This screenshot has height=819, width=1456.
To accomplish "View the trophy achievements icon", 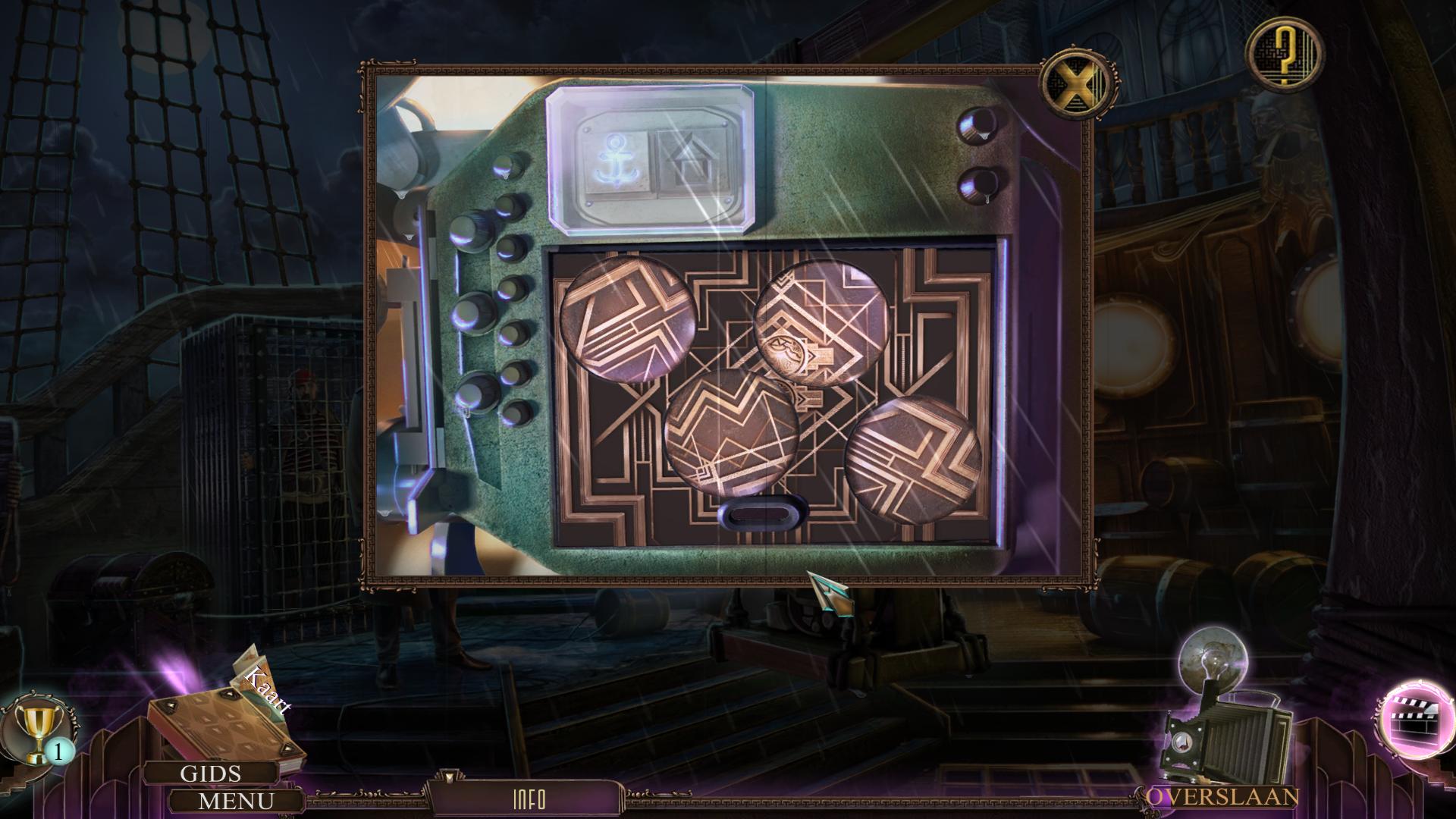I will tap(38, 731).
